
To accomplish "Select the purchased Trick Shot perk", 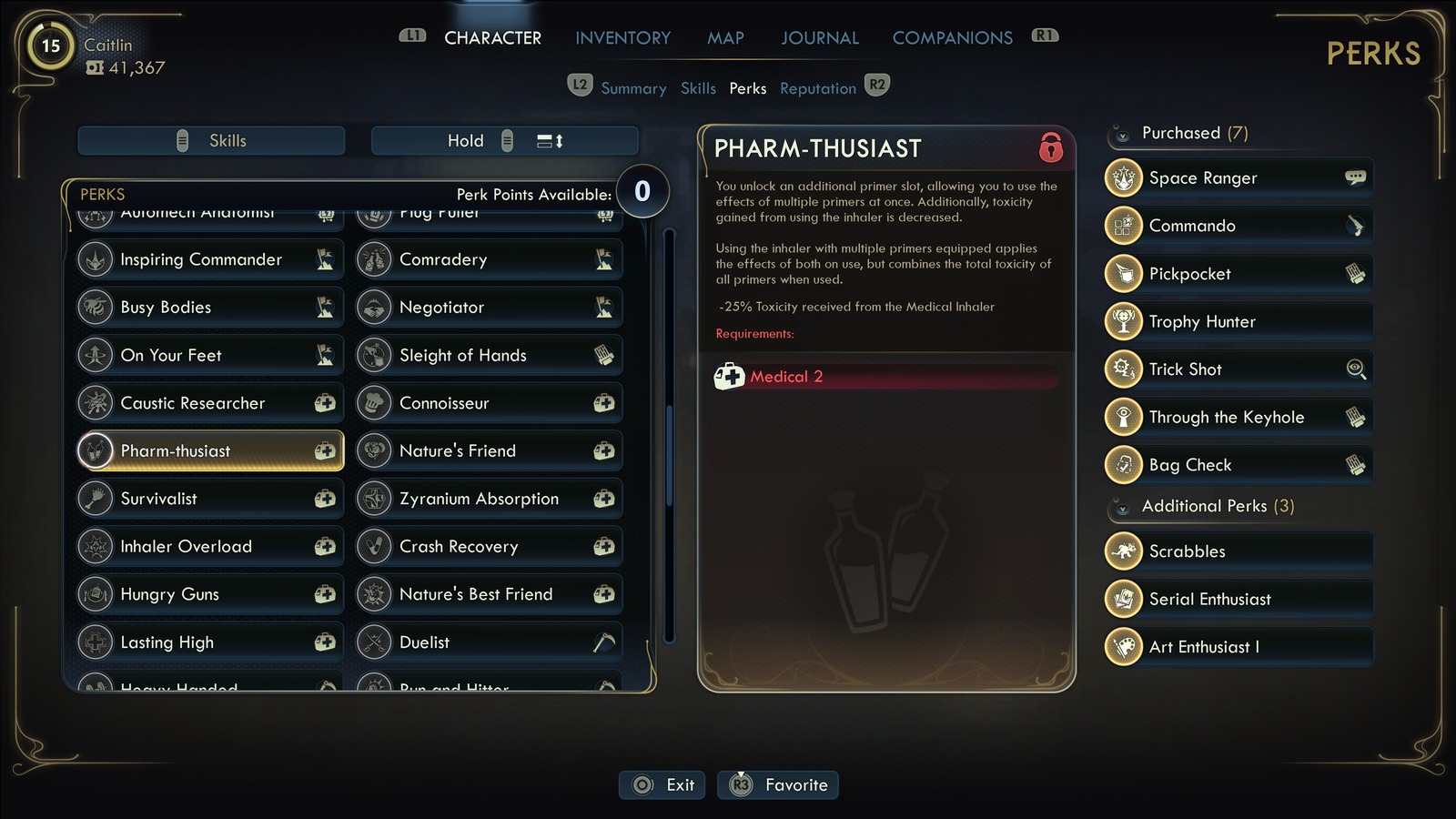I will coord(1239,369).
